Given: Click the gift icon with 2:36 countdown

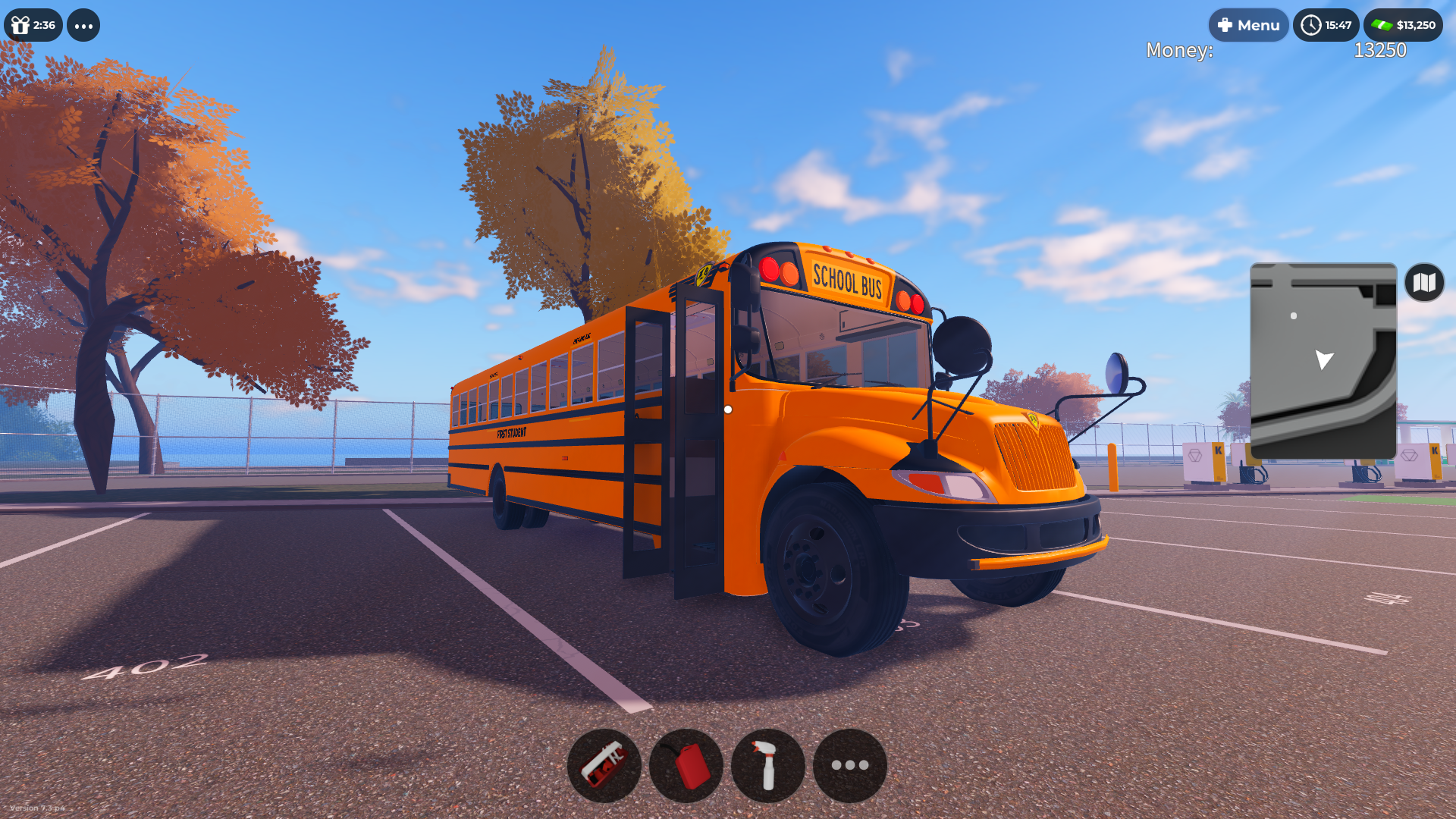Looking at the screenshot, I should point(32,25).
